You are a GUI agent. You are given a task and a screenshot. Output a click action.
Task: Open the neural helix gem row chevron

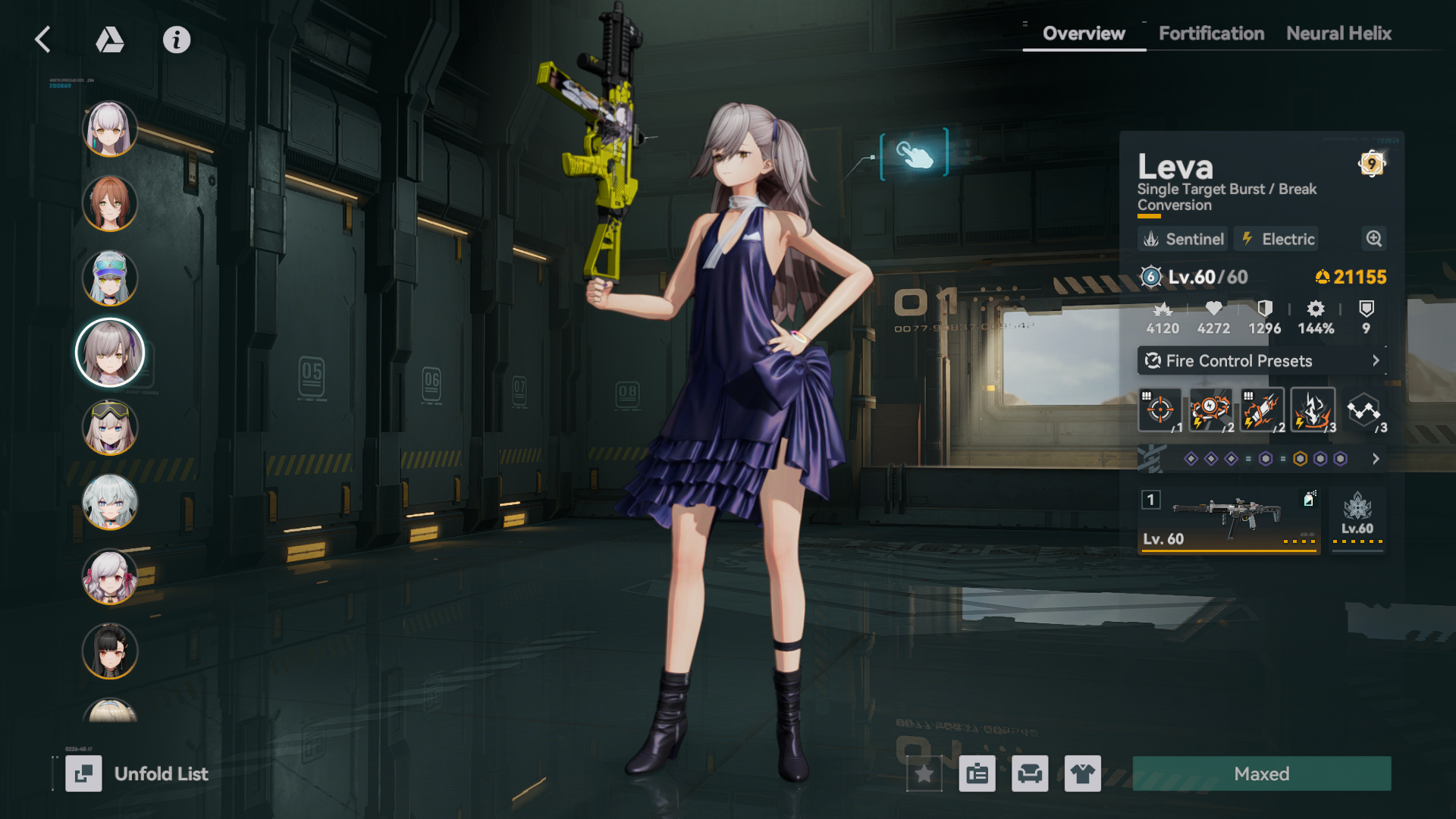point(1376,458)
